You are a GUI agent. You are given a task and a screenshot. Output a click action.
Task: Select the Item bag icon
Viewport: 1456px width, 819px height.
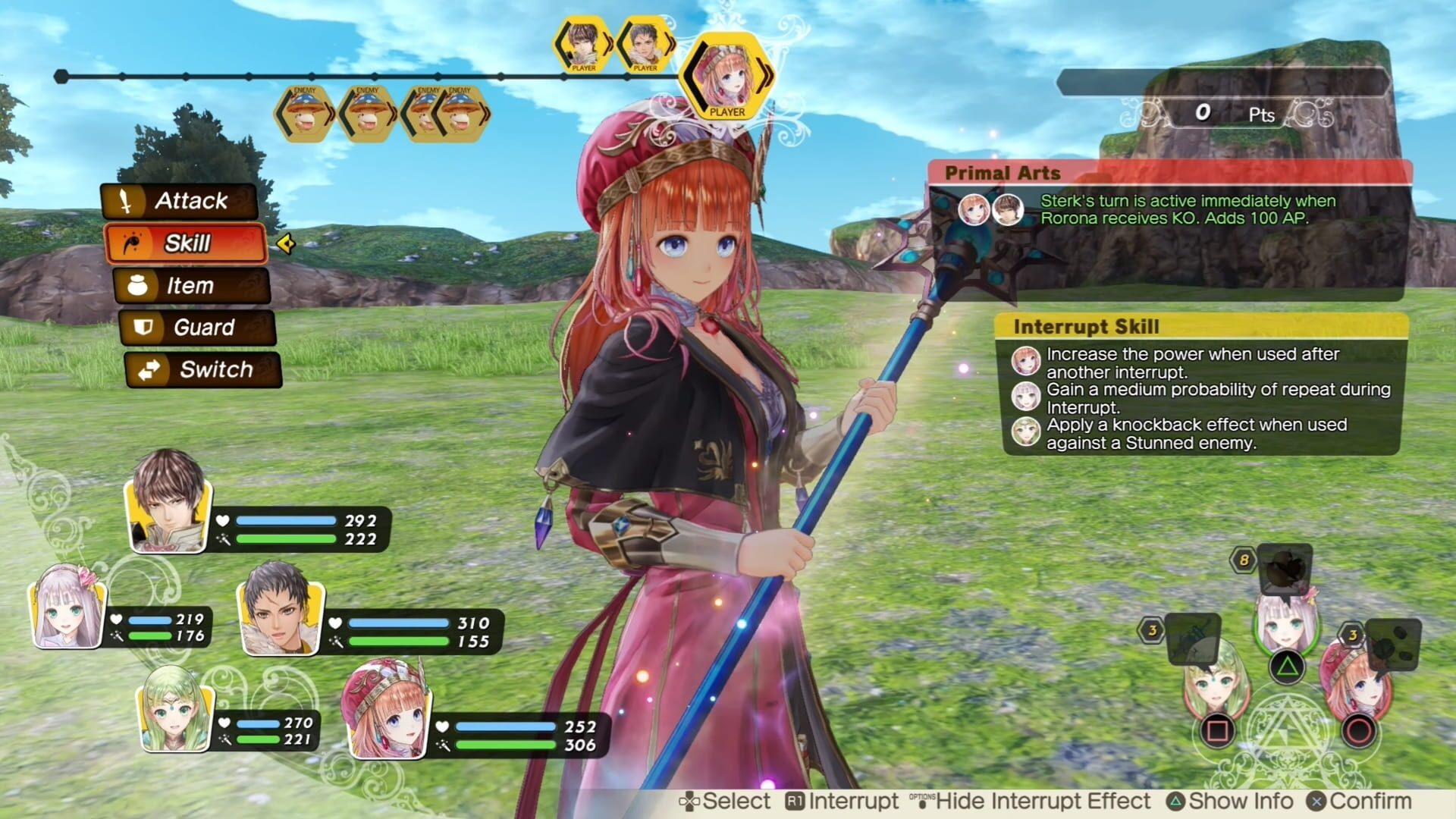click(x=136, y=286)
